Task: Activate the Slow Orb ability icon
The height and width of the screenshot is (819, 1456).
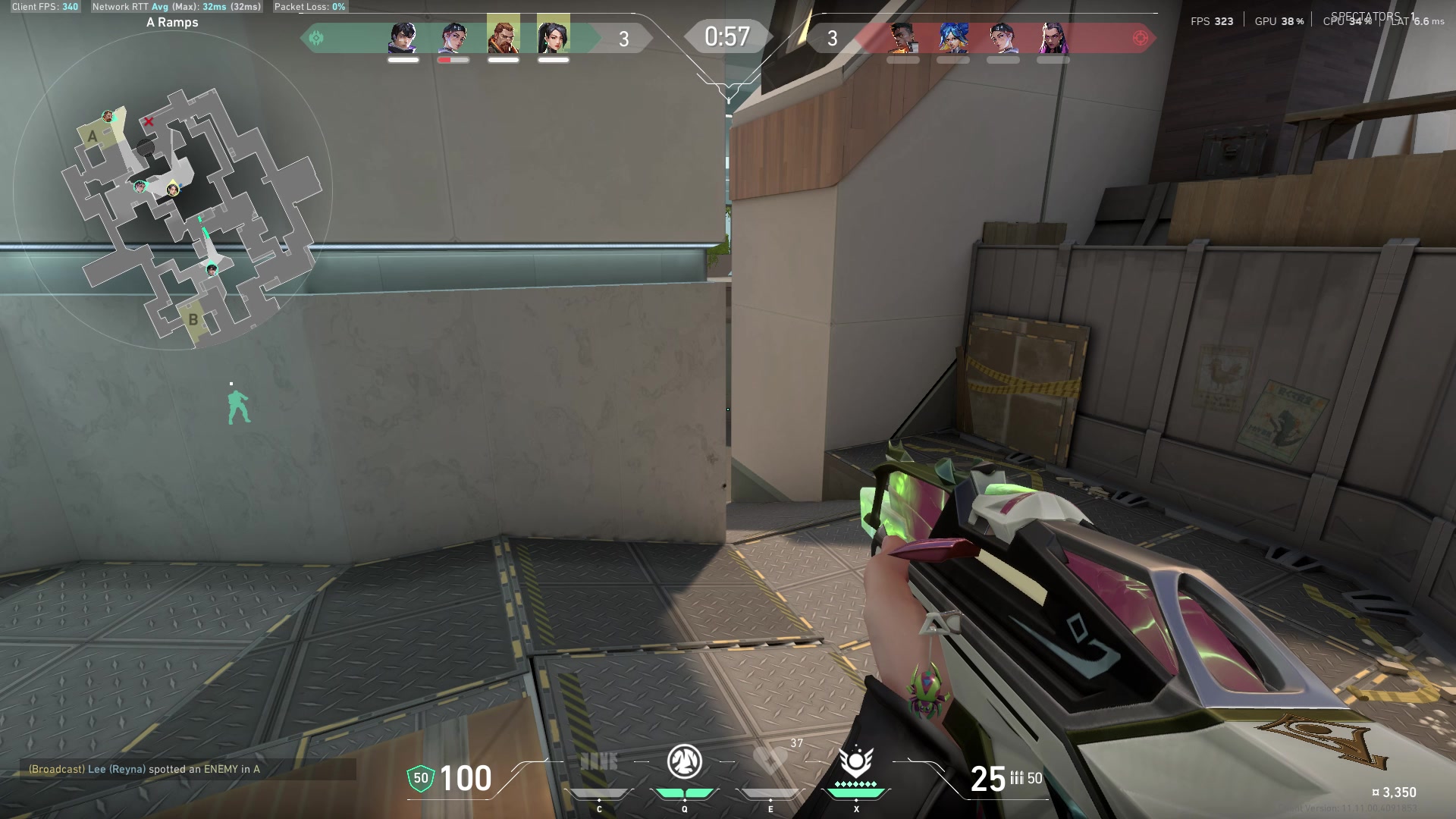Action: [x=684, y=762]
